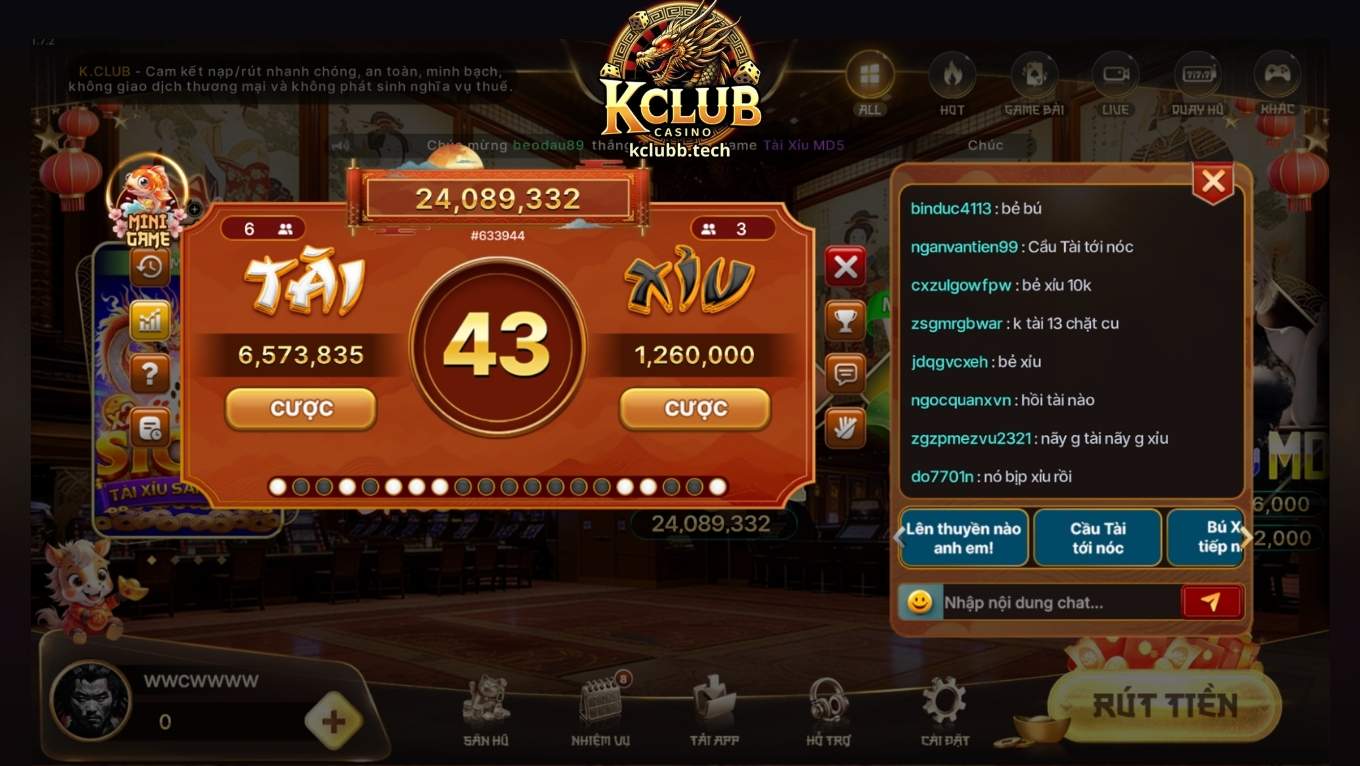View statistics via the chart icon
The height and width of the screenshot is (766, 1360).
[x=148, y=320]
